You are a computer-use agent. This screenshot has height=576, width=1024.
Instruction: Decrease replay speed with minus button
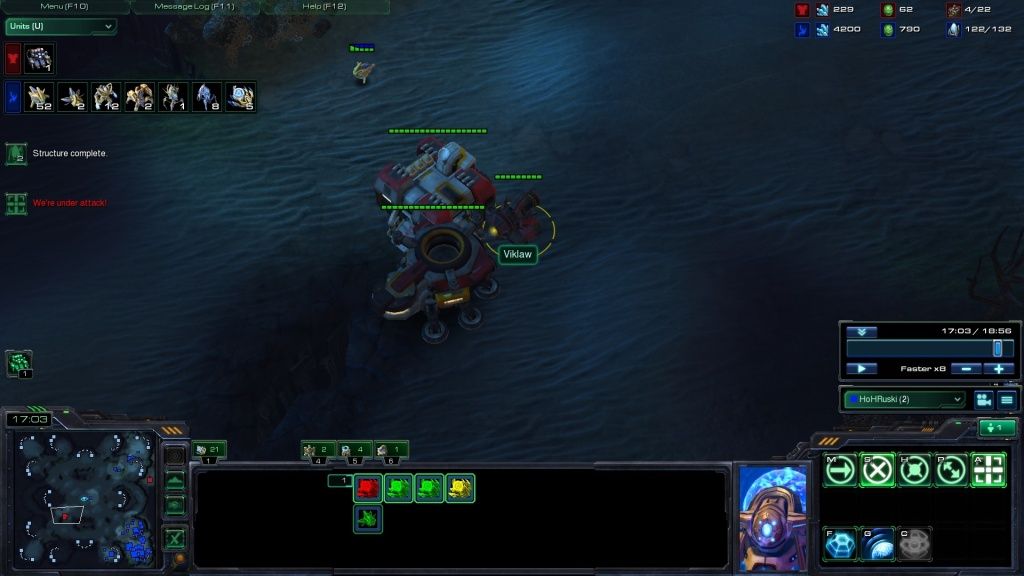966,369
